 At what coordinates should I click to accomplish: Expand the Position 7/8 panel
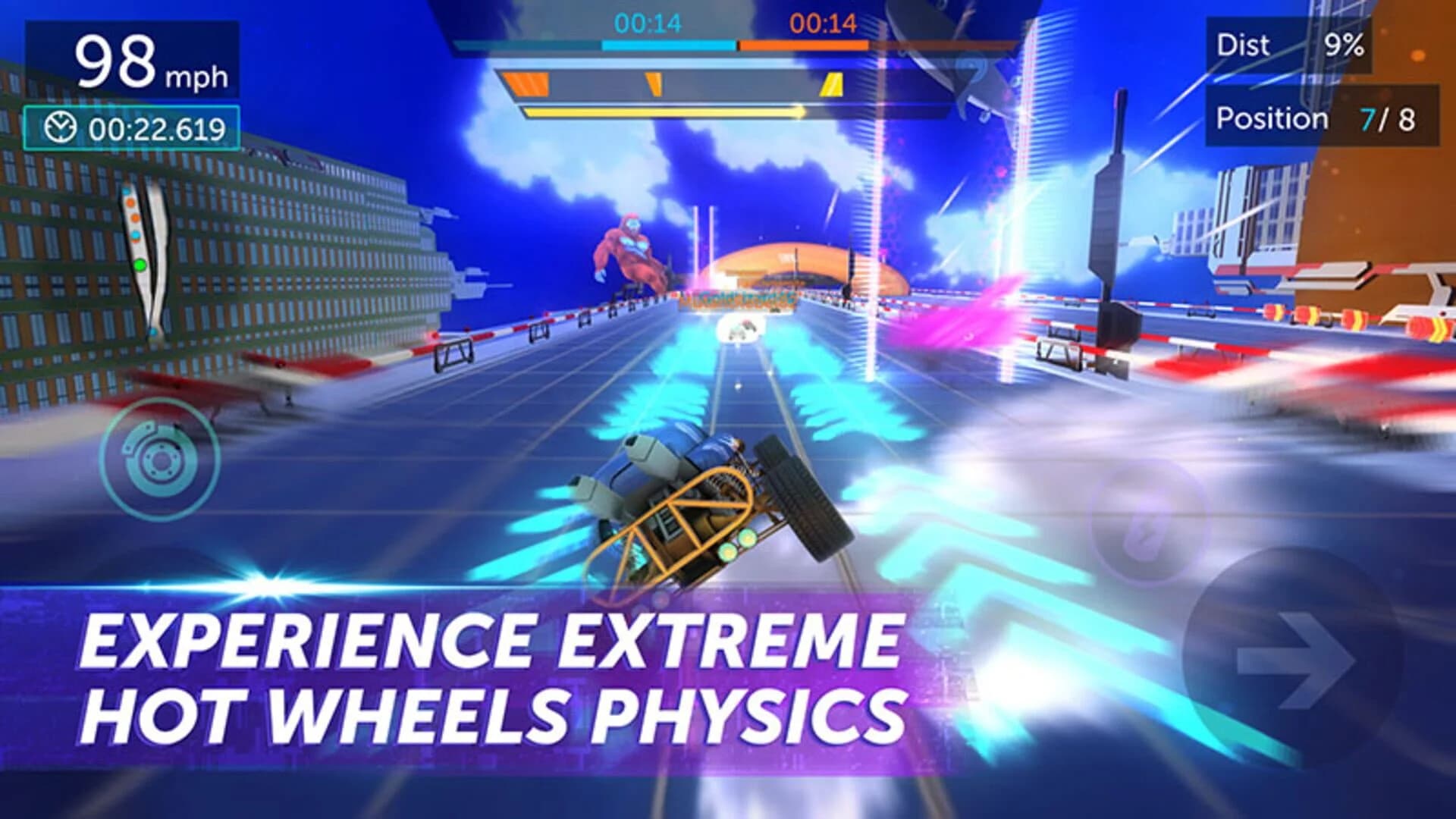pos(1327,119)
